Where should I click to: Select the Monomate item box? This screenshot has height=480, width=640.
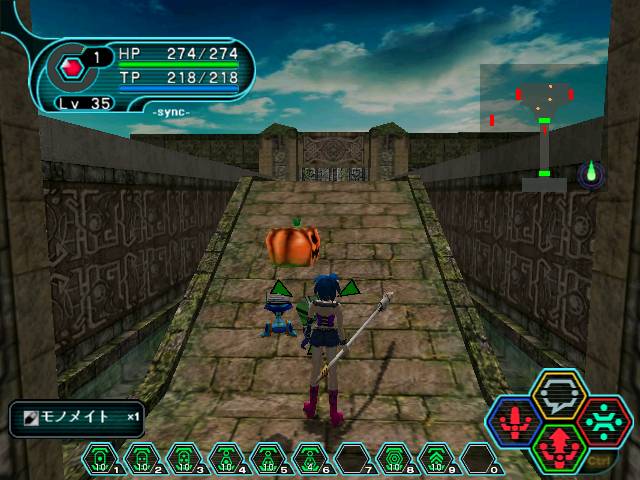coord(77,417)
